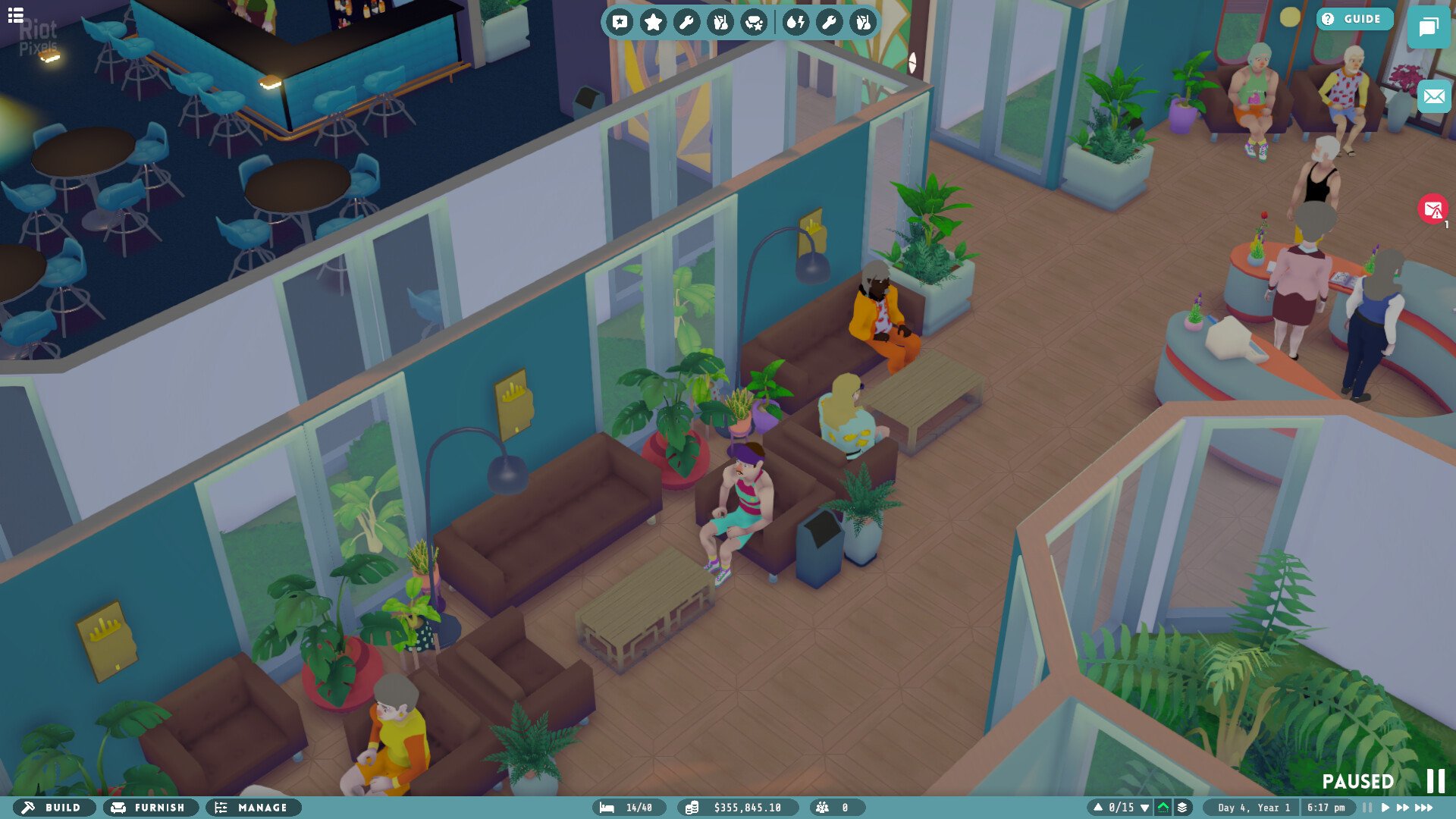The height and width of the screenshot is (819, 1456).
Task: Click the floor up arrow selector
Action: 1097,808
